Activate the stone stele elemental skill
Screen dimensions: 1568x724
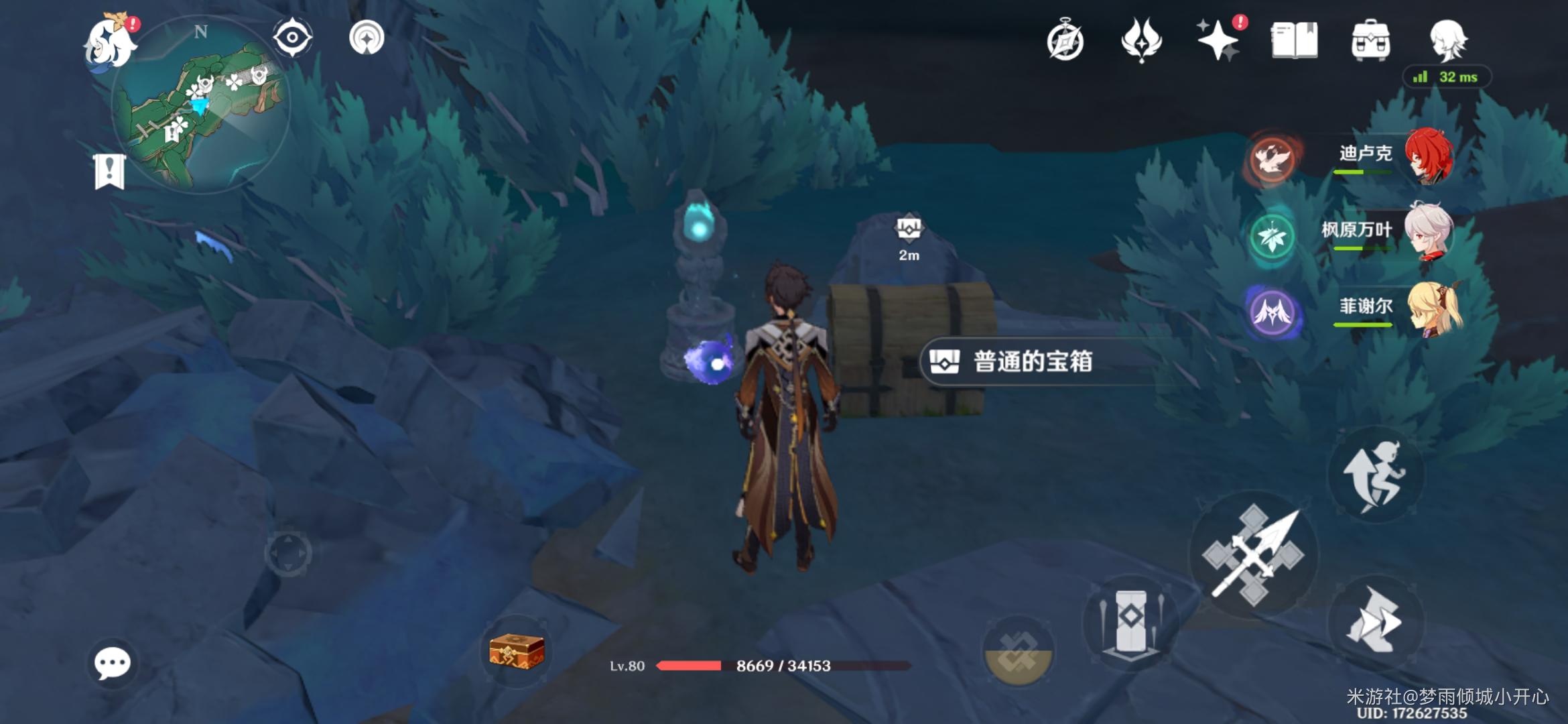1131,621
